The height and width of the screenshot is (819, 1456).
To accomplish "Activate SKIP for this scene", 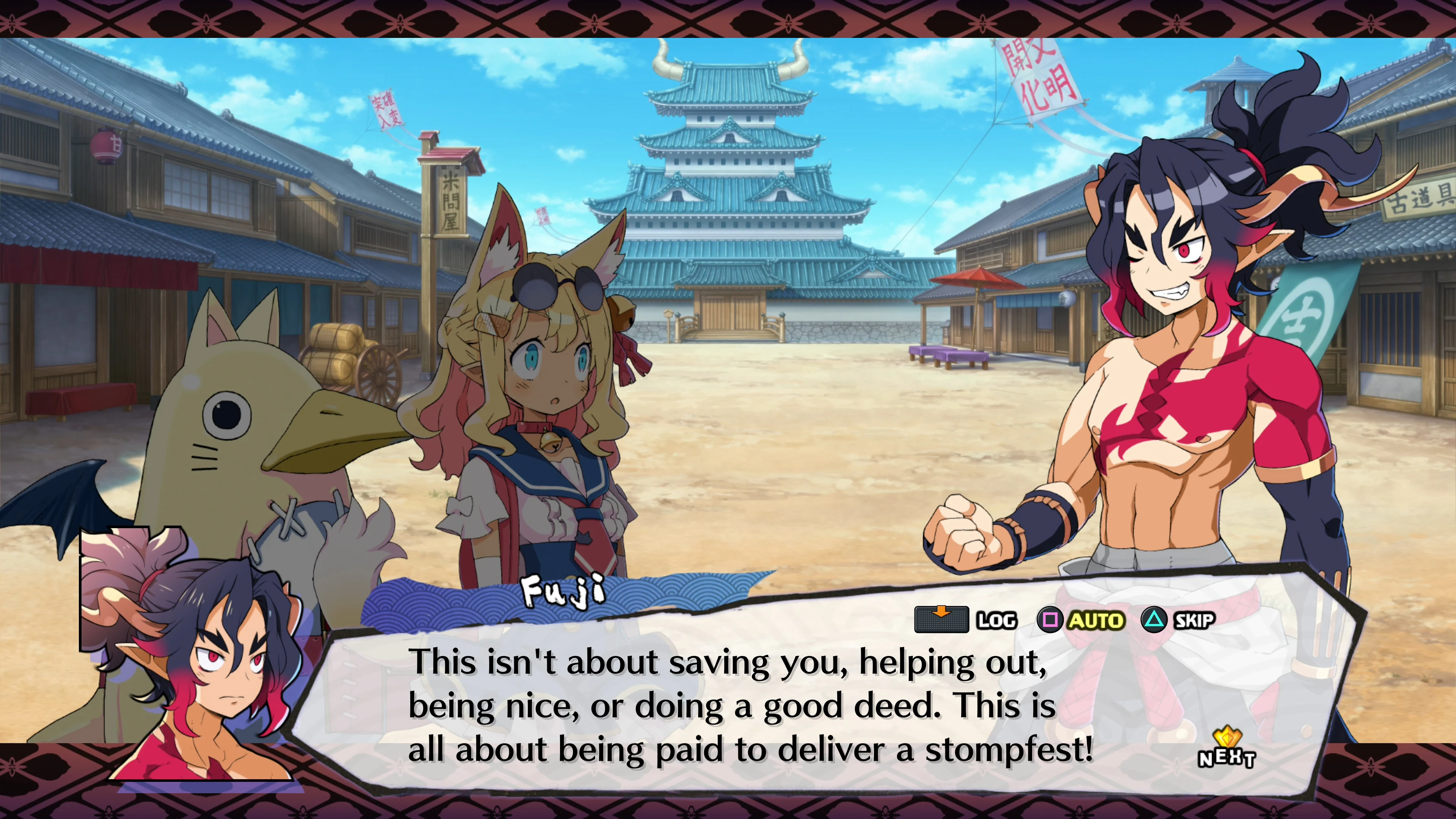I will click(x=1193, y=620).
